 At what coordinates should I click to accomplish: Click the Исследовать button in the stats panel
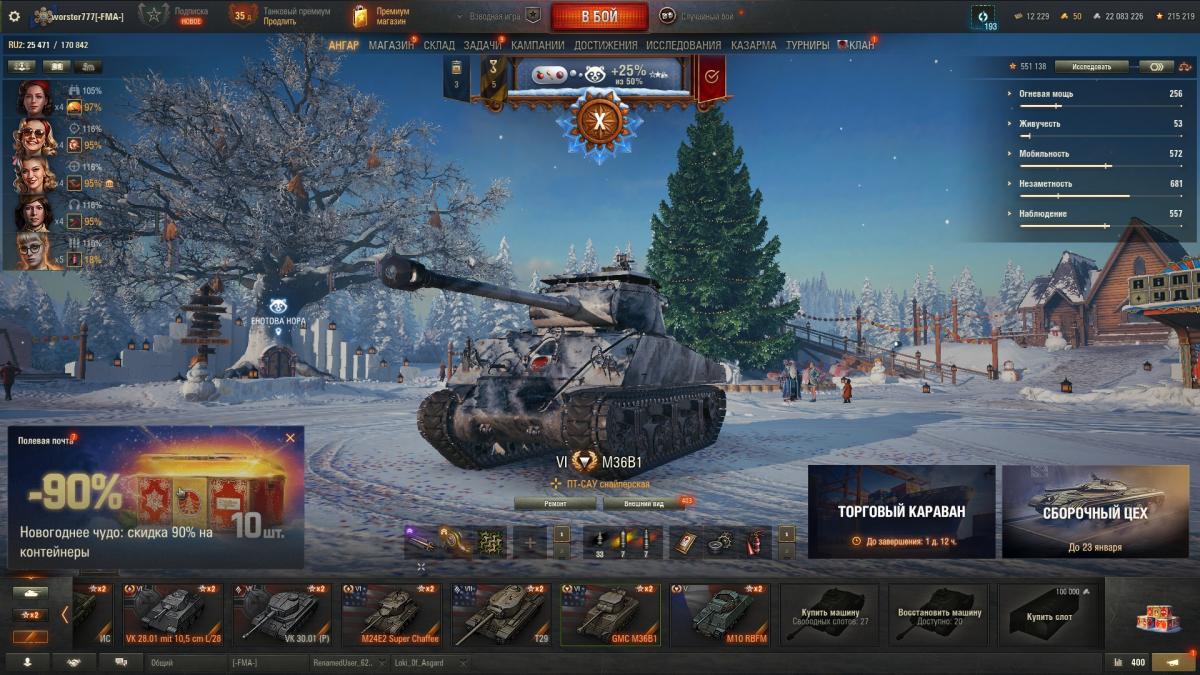point(1091,67)
